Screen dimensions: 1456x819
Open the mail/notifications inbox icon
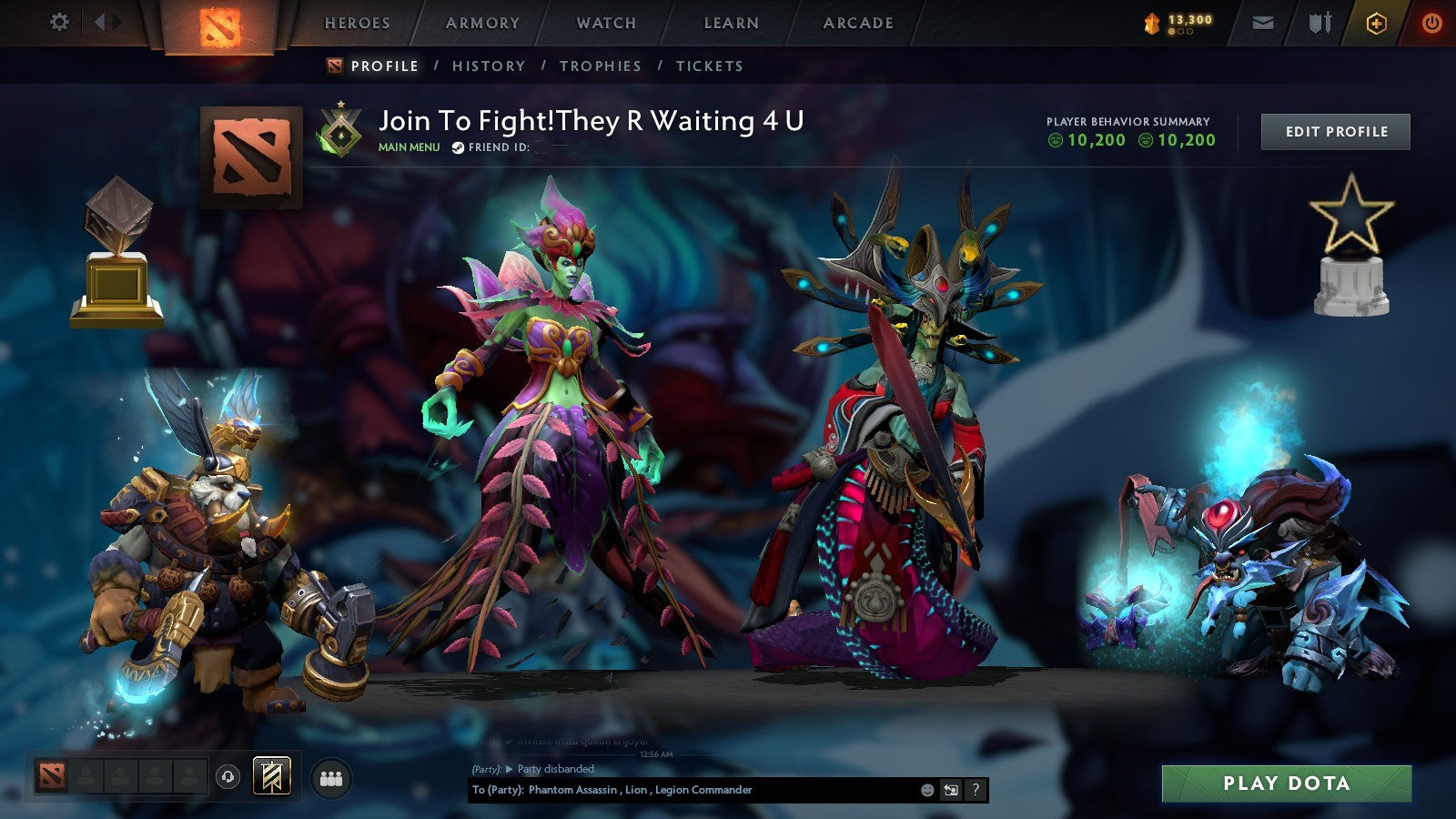click(1263, 23)
